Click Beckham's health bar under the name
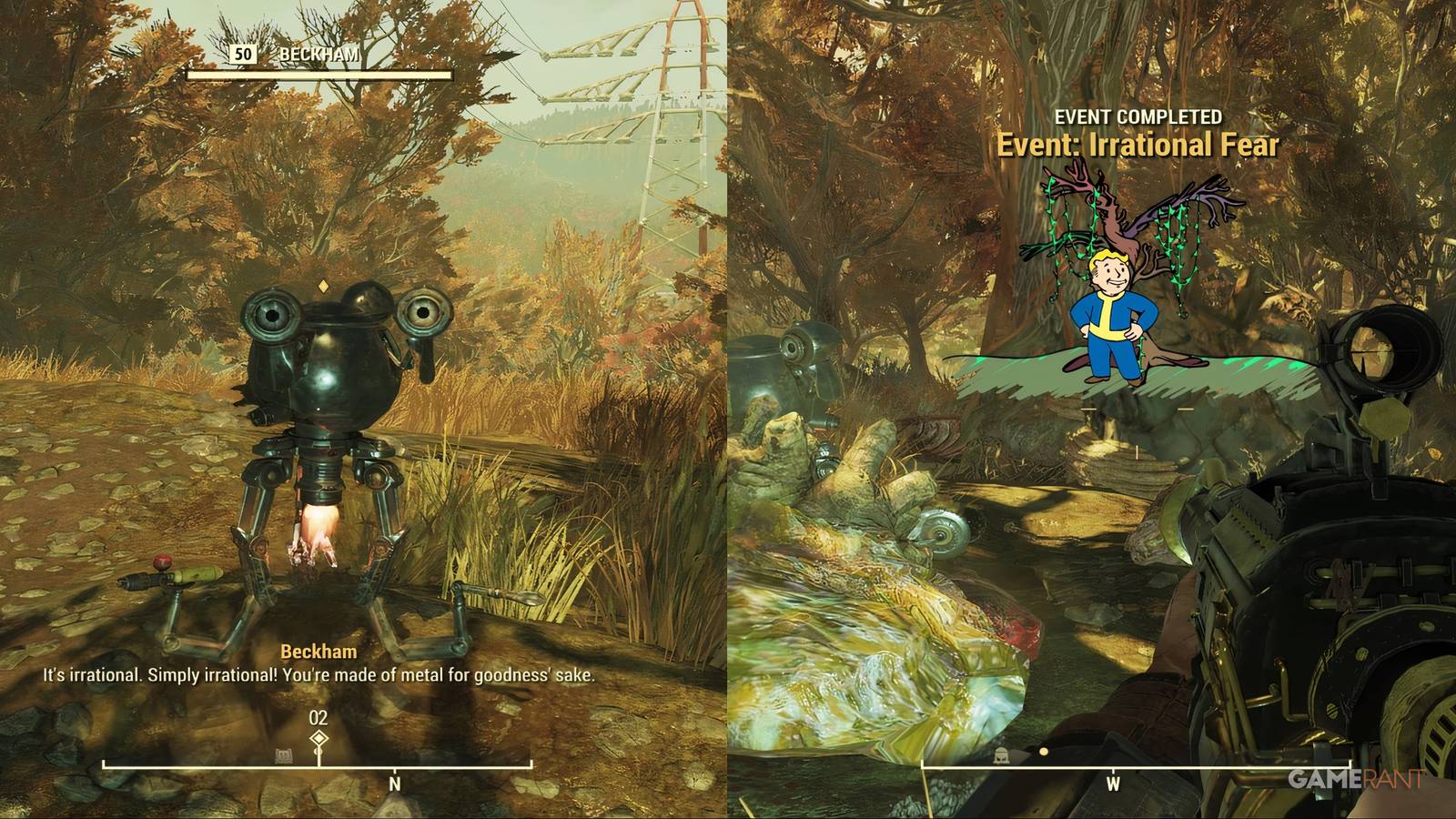 (318, 75)
